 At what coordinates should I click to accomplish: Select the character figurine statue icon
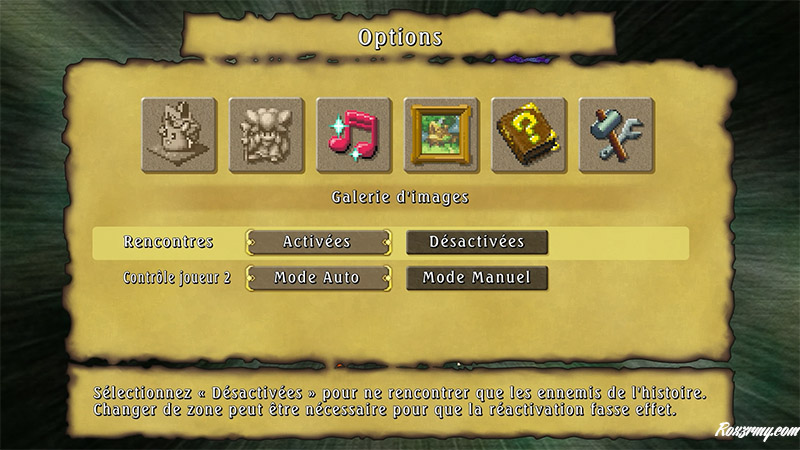tap(266, 134)
